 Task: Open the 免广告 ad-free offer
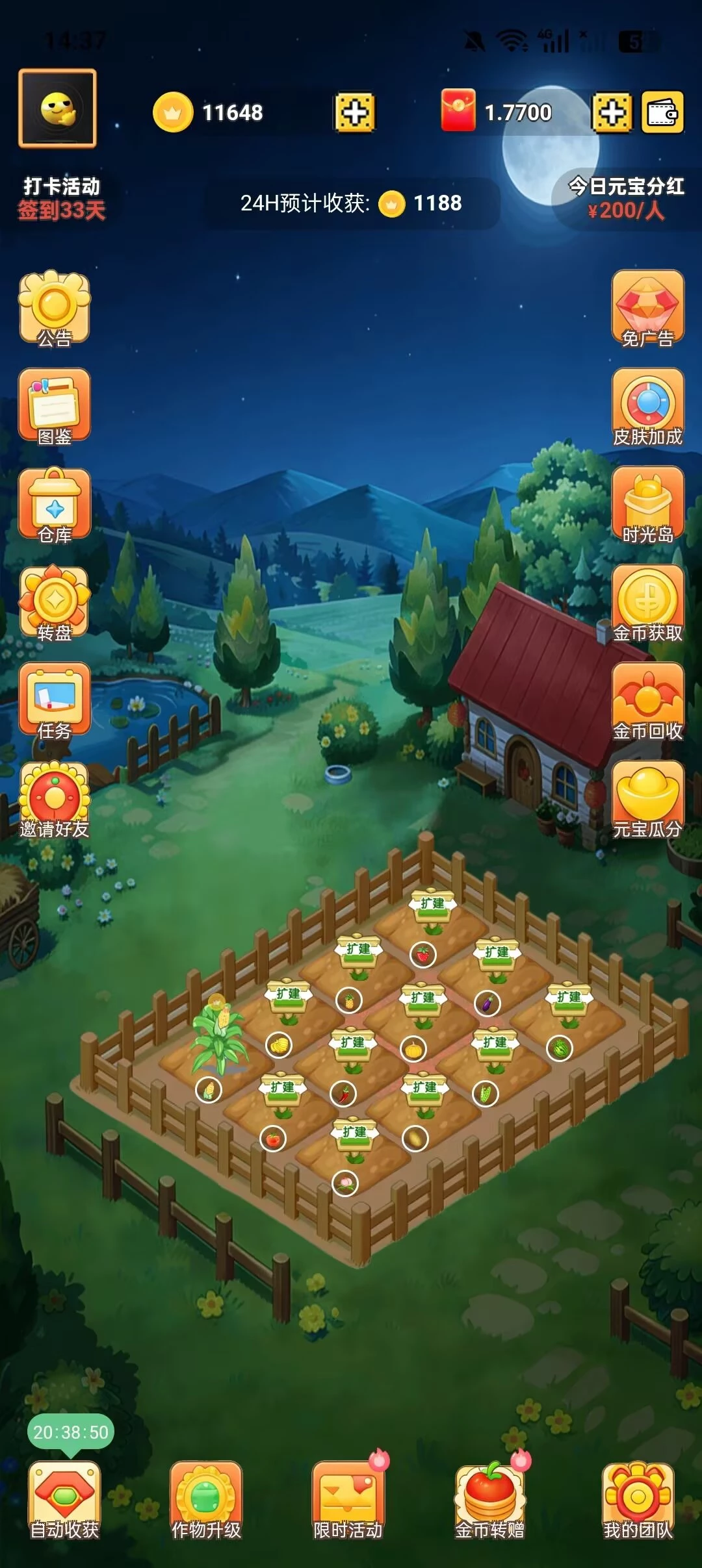647,307
